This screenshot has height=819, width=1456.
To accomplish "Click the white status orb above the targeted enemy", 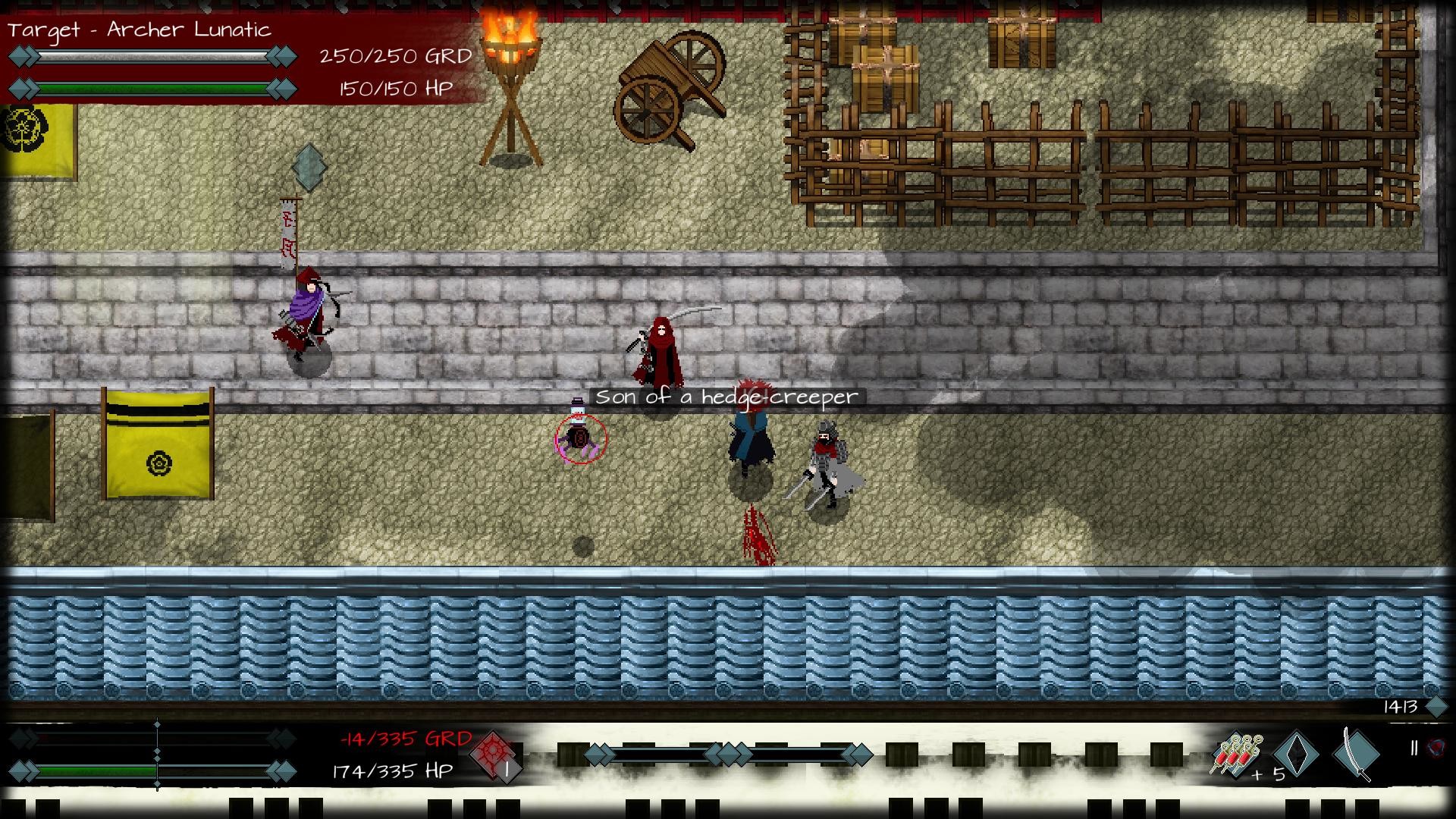I will click(578, 410).
